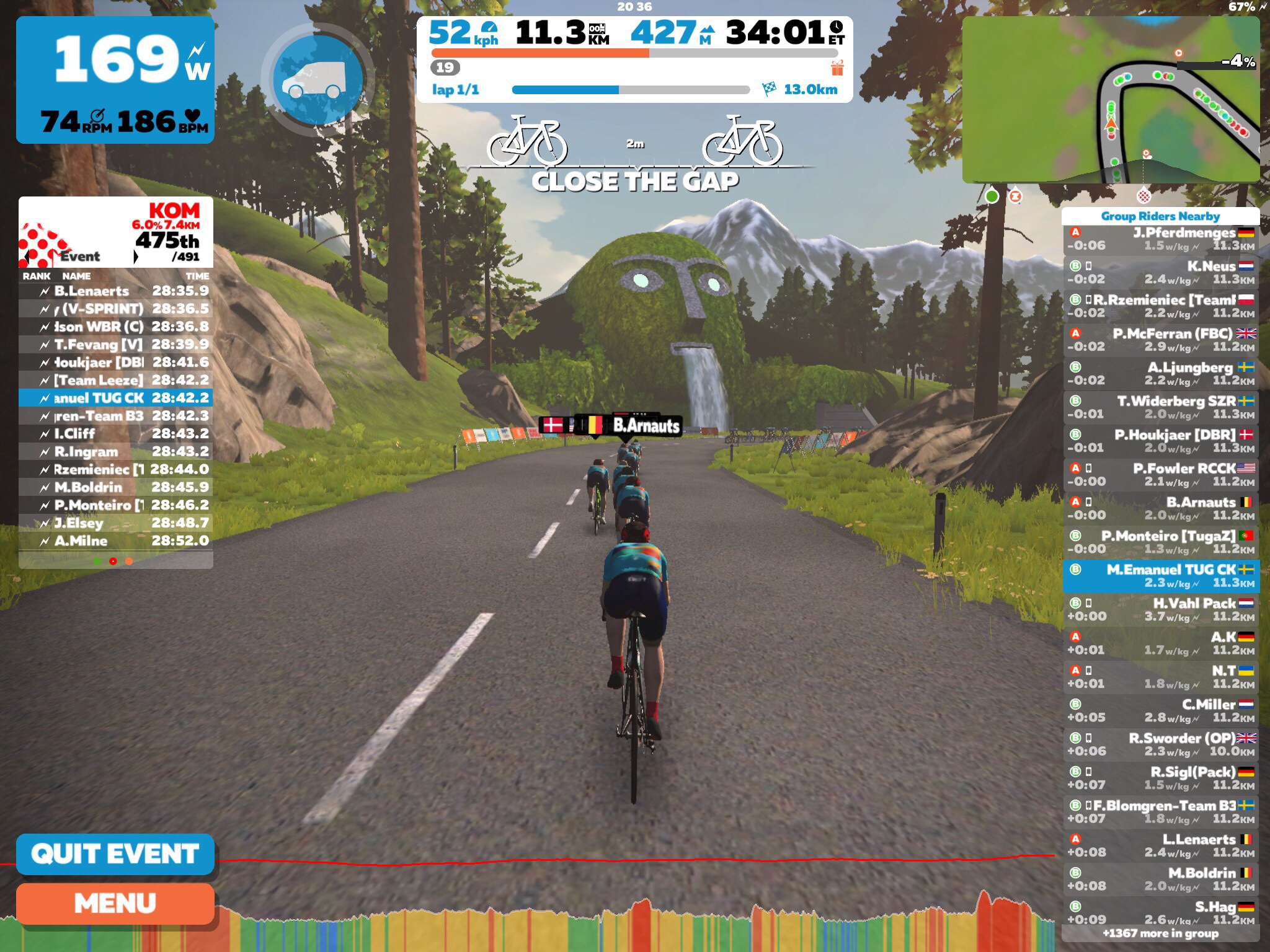Quit the event with QUIT EVENT button
Image resolution: width=1270 pixels, height=952 pixels.
point(115,854)
